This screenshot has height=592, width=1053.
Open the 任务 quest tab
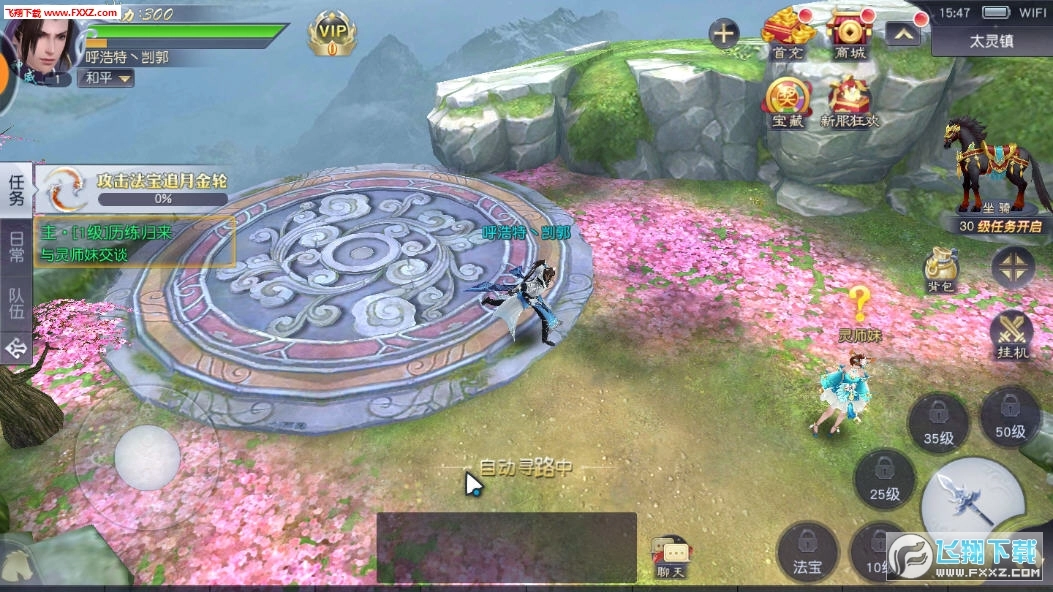point(16,189)
